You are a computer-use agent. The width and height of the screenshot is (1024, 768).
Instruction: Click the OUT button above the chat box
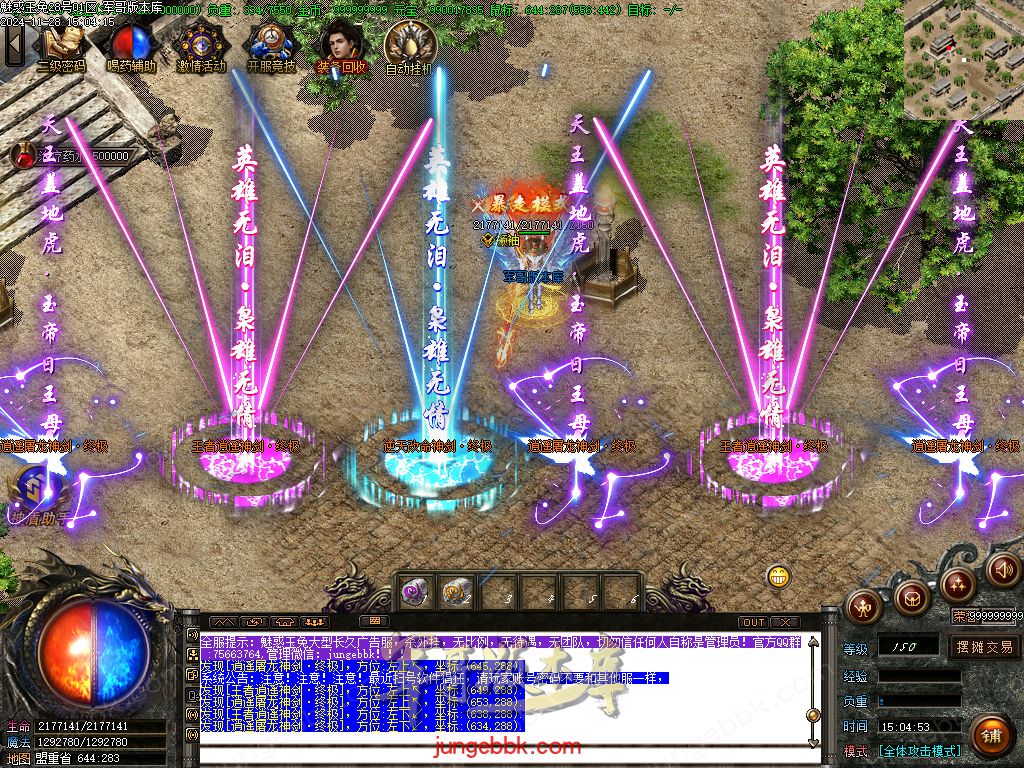click(x=754, y=622)
